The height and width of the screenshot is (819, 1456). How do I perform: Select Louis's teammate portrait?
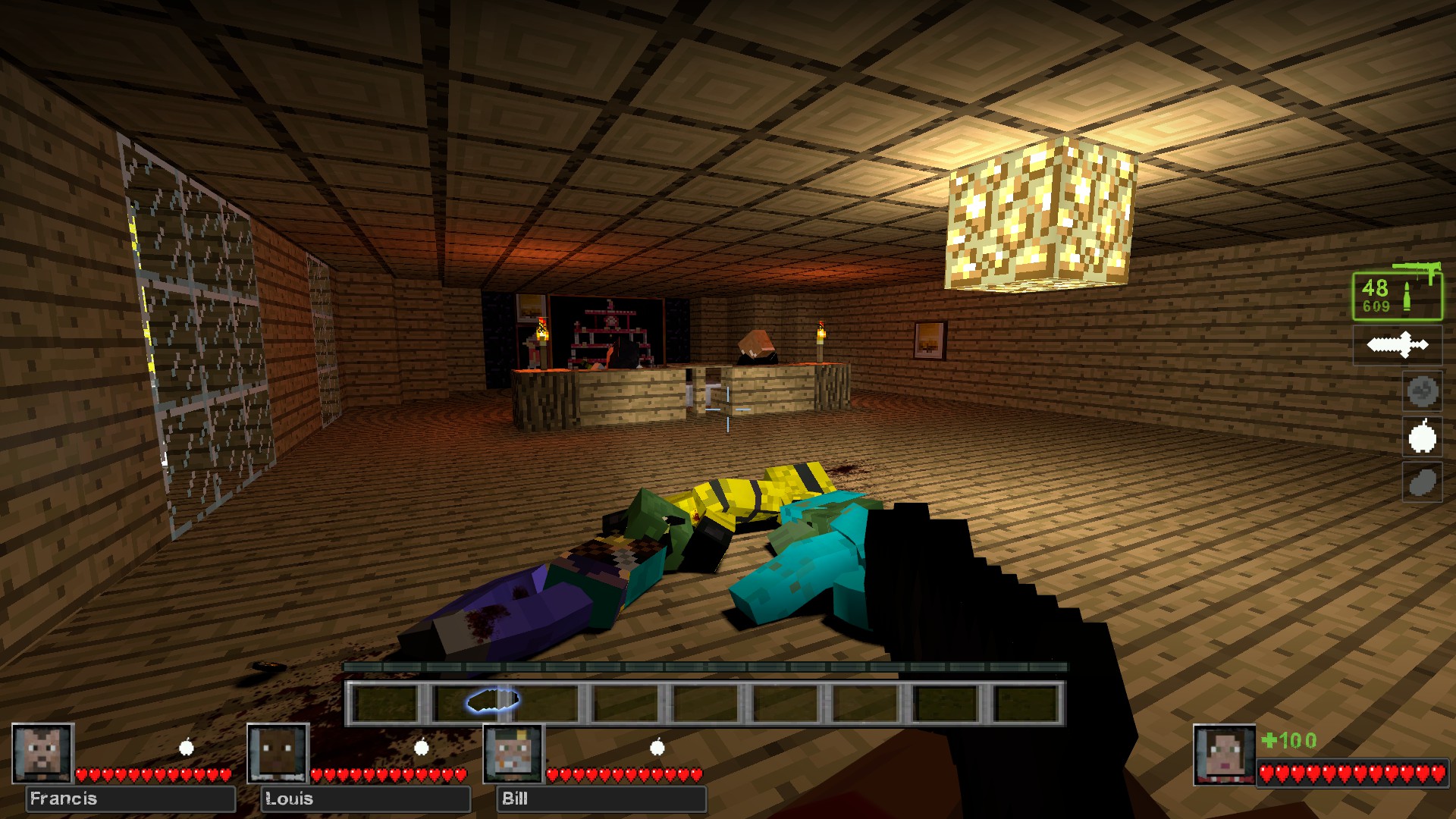coord(278,753)
